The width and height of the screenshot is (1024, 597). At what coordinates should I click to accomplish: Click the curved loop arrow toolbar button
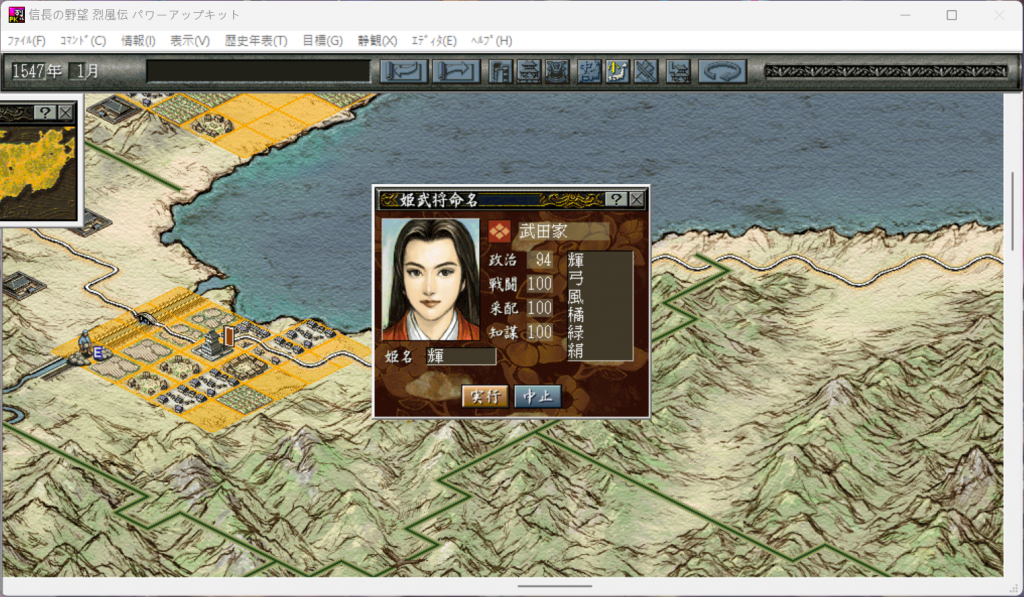tap(720, 71)
